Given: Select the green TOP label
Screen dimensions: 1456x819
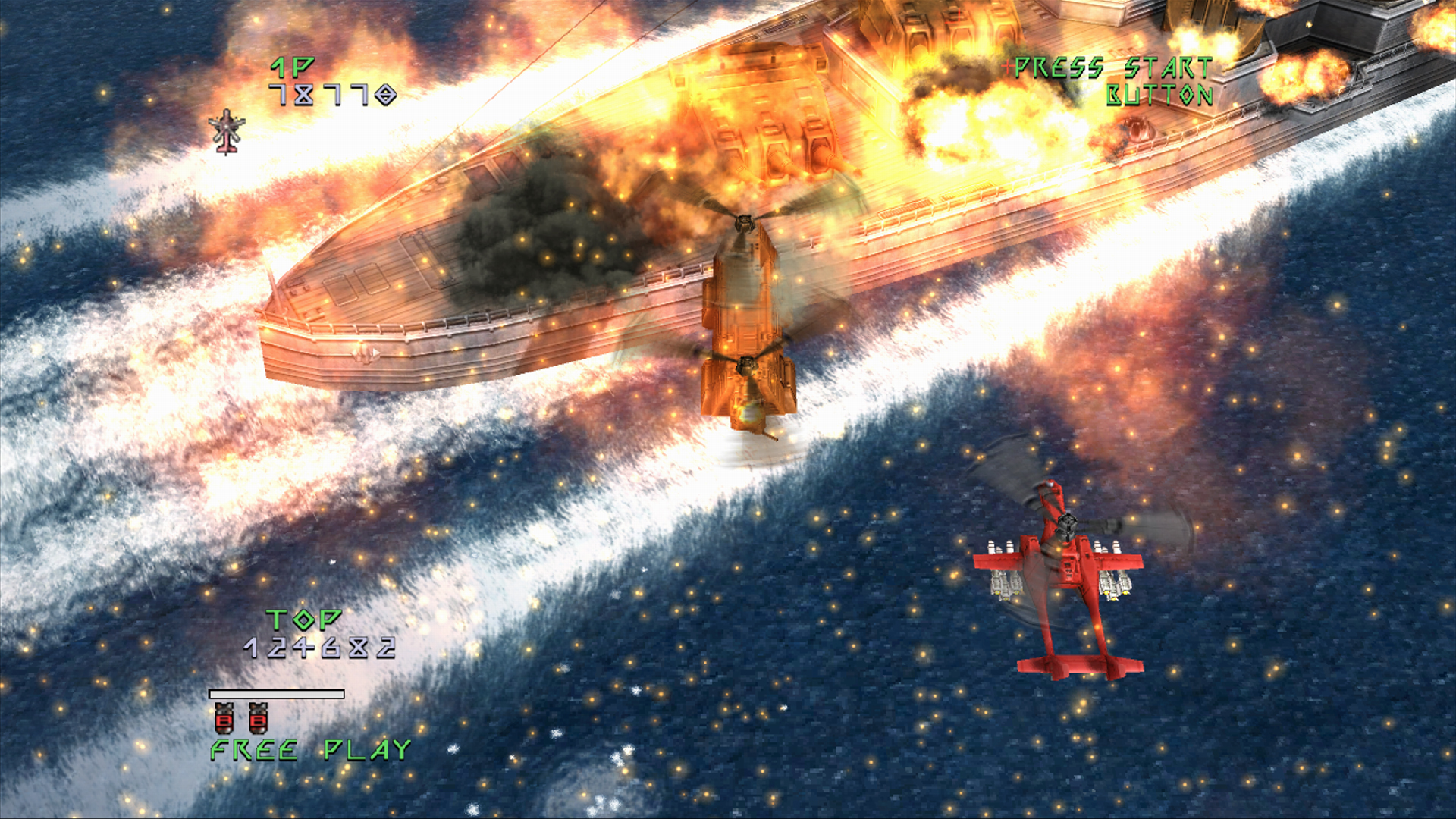Looking at the screenshot, I should [x=303, y=620].
